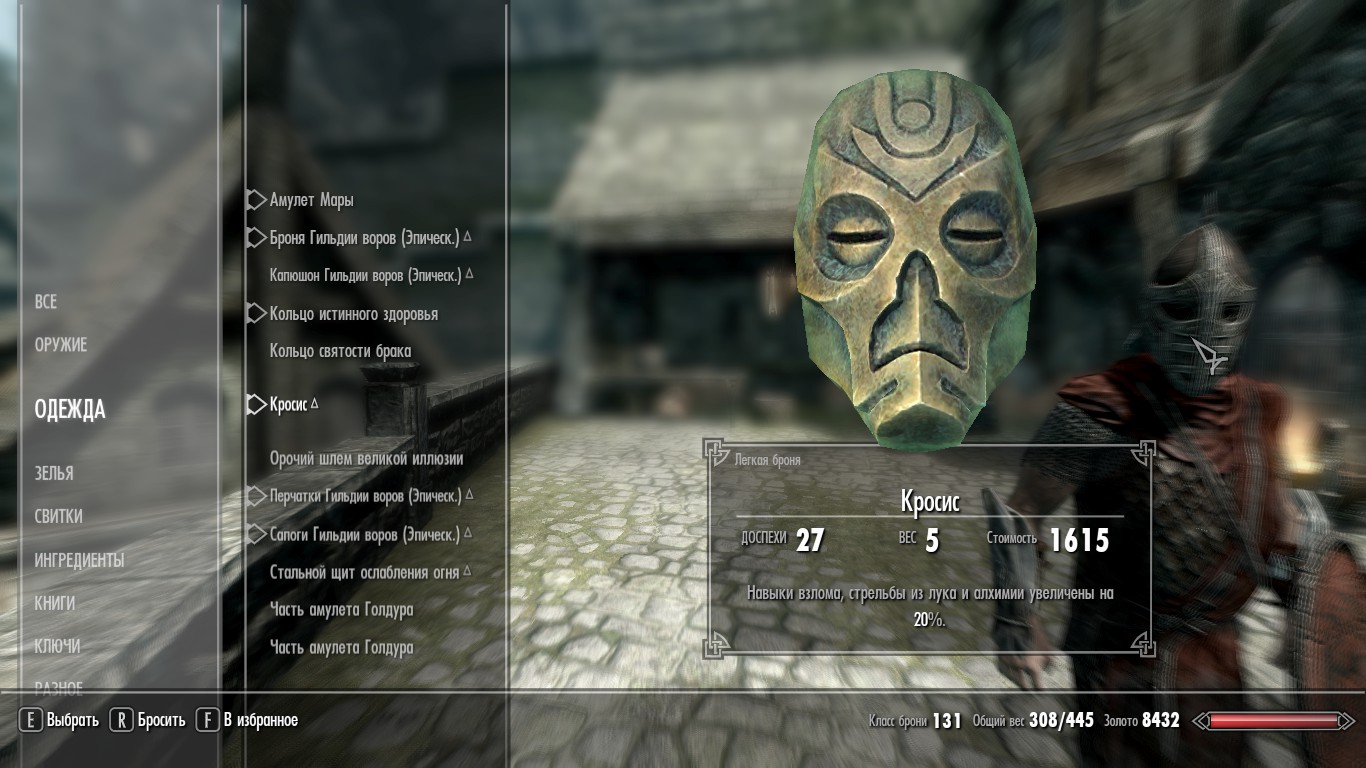This screenshot has width=1366, height=768.
Task: Choose Перчатки Гильдии воров item
Action: click(365, 496)
